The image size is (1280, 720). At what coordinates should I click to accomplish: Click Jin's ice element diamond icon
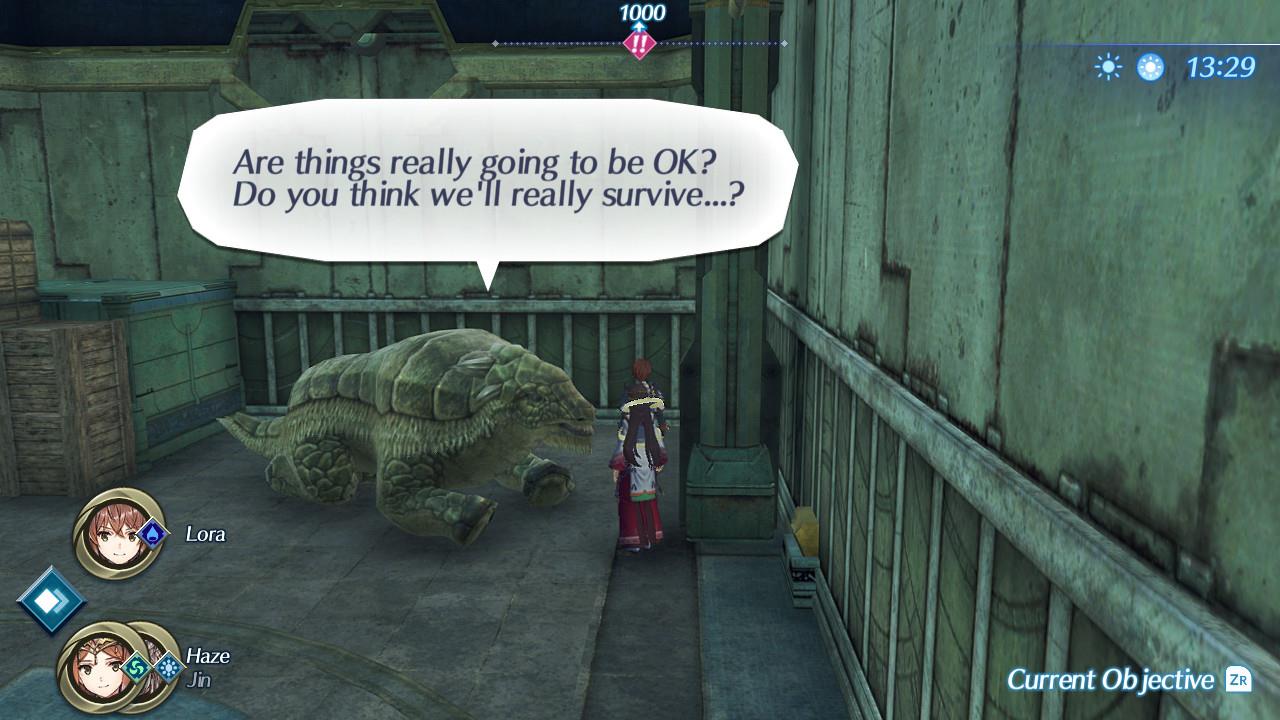click(x=170, y=668)
